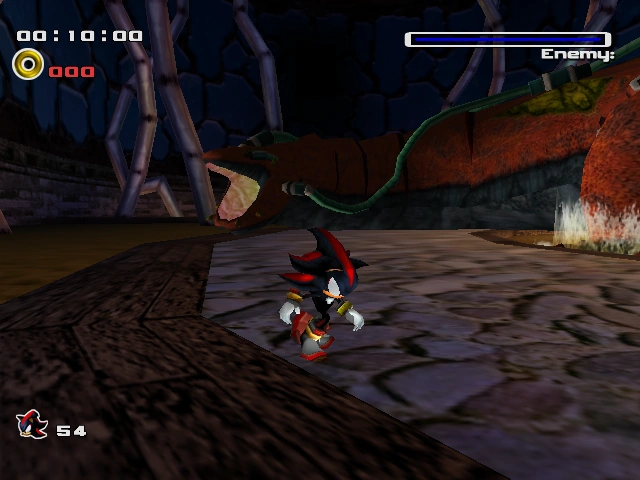Image resolution: width=640 pixels, height=480 pixels.
Task: Click the gold ring counter icon
Action: click(27, 67)
